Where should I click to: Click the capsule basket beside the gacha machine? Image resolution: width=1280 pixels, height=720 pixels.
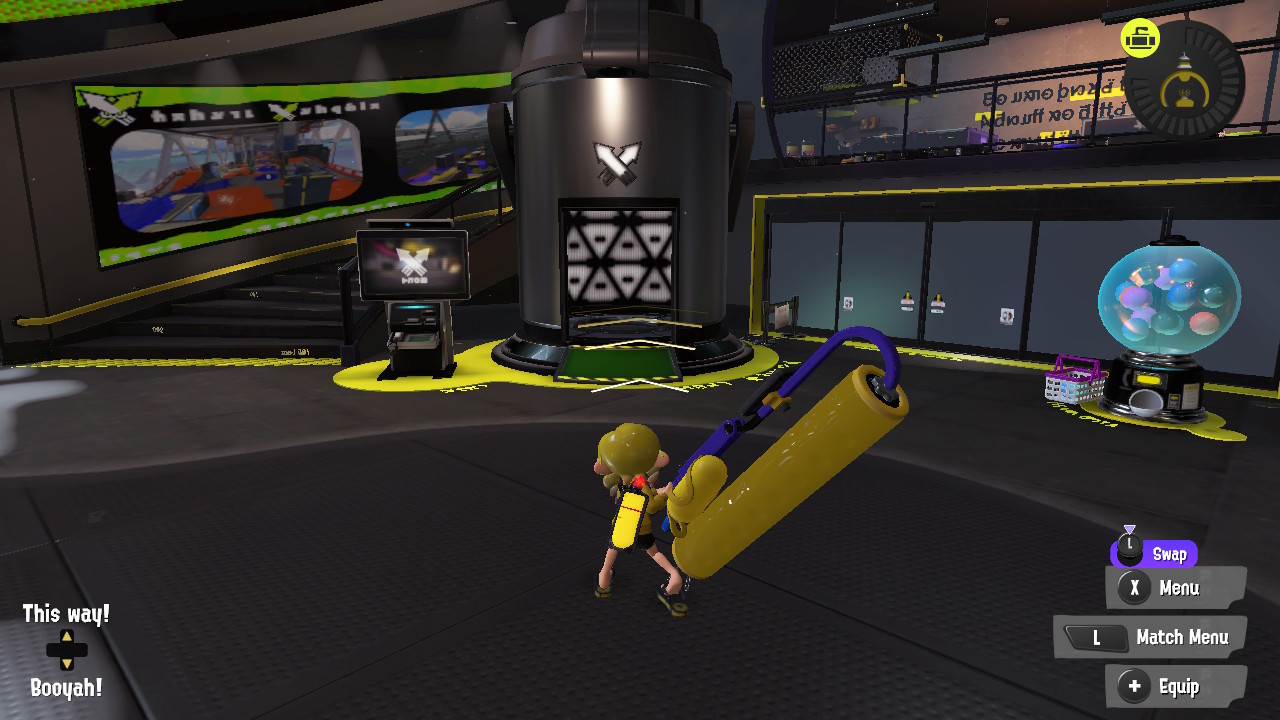click(1076, 387)
